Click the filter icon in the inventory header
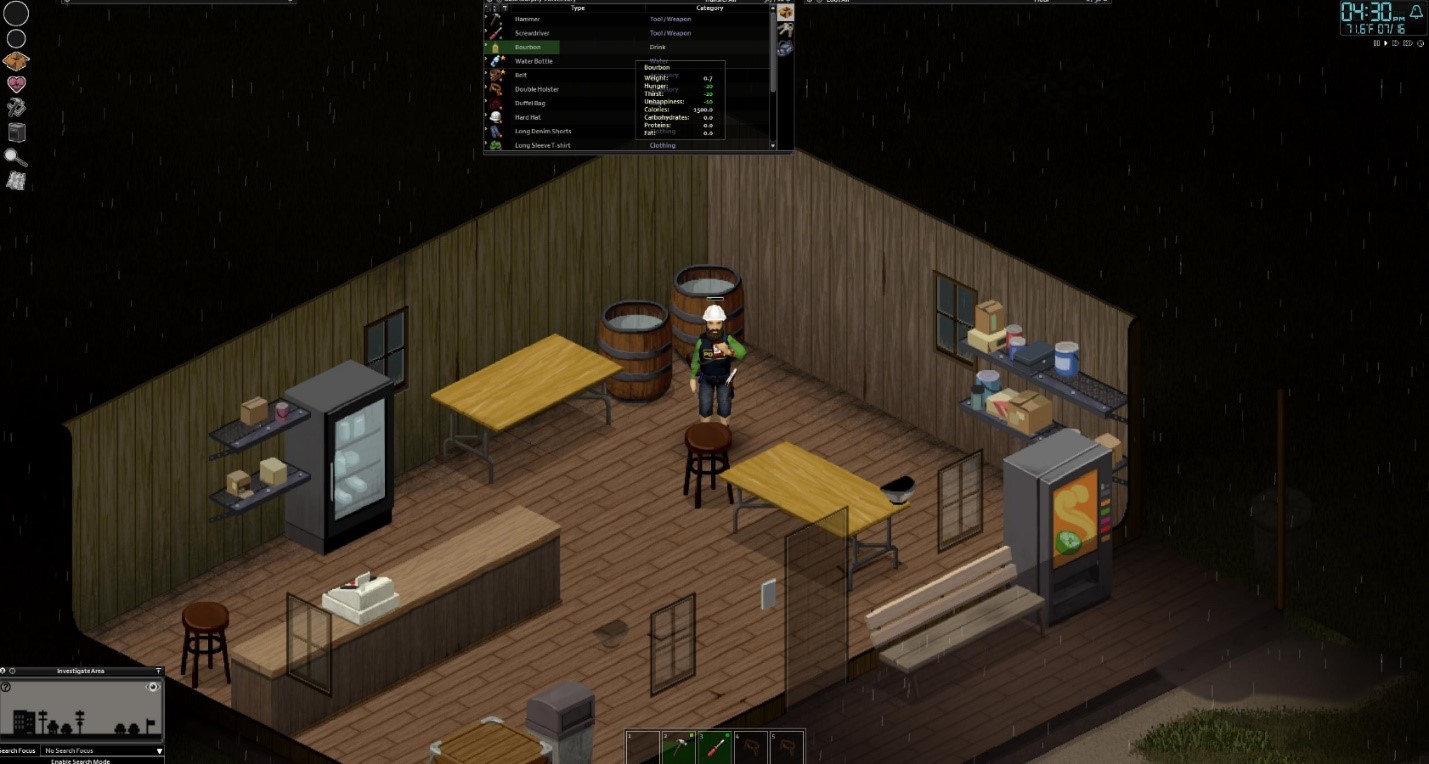The height and width of the screenshot is (764, 1429). (505, 9)
